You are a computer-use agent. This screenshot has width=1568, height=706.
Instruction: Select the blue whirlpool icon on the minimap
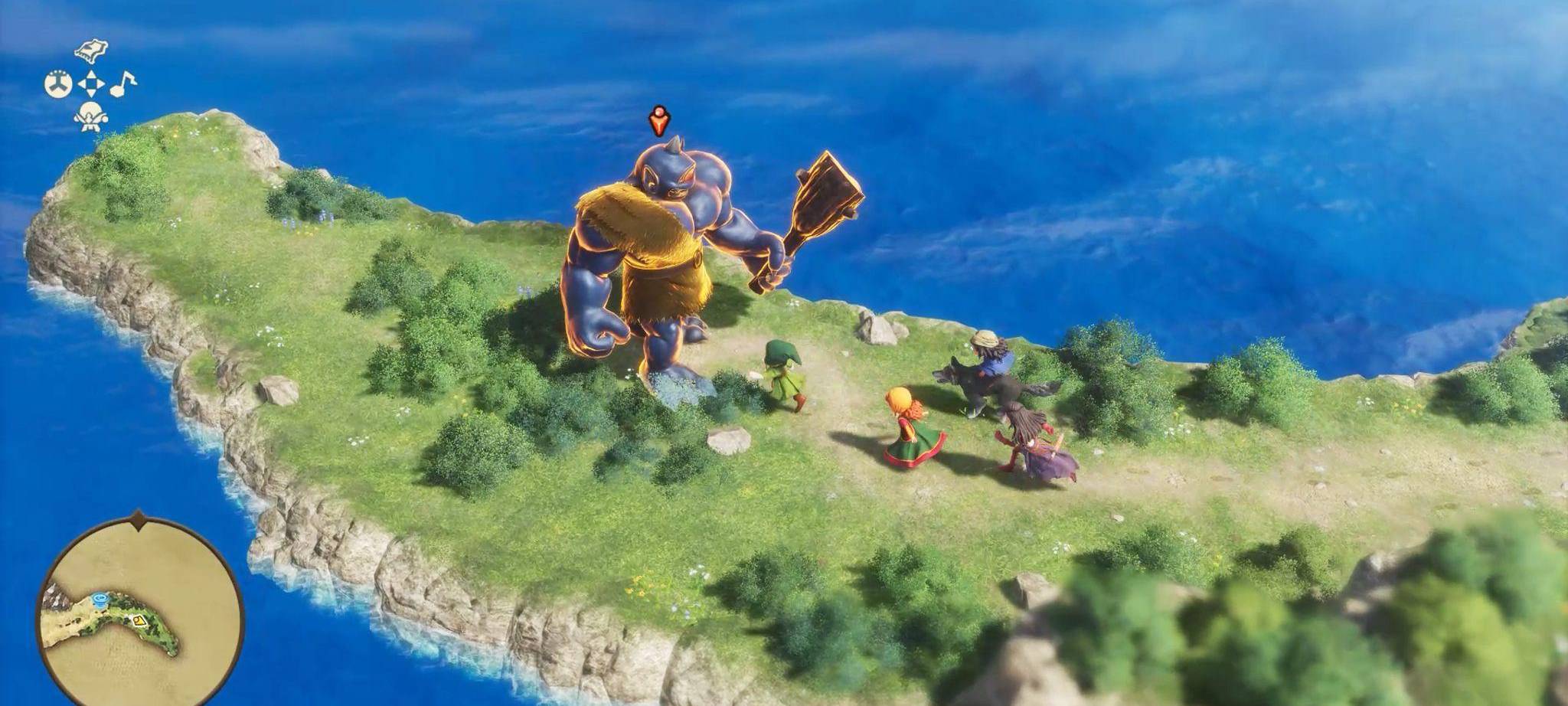[x=100, y=599]
